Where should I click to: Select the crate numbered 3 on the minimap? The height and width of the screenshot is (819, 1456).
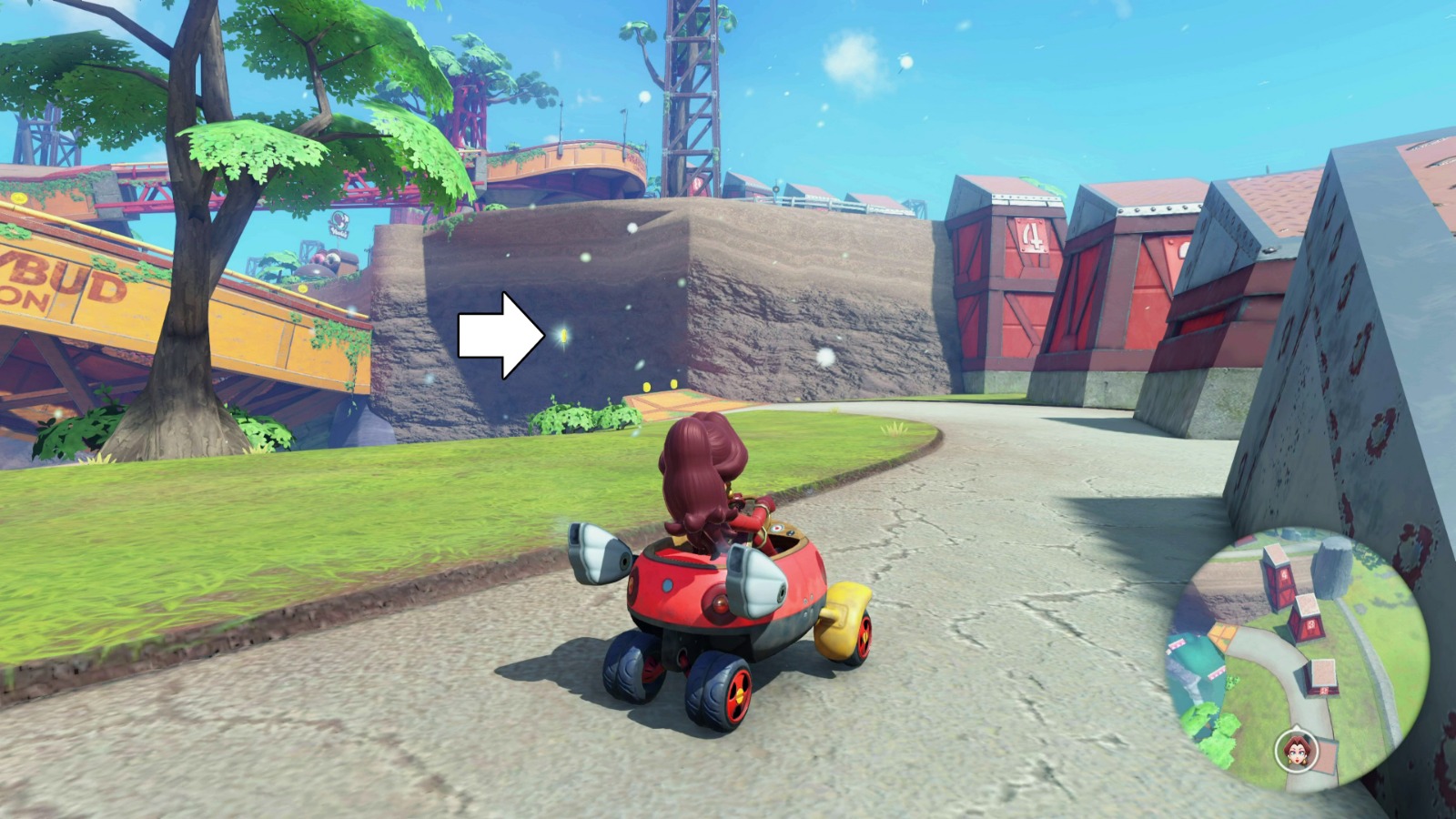(1312, 625)
